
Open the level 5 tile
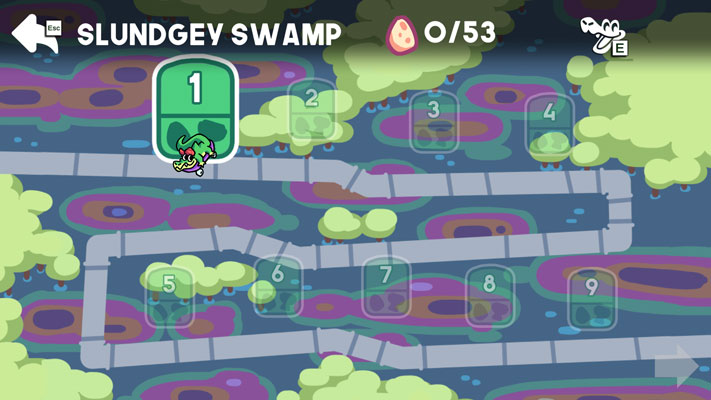click(x=169, y=296)
